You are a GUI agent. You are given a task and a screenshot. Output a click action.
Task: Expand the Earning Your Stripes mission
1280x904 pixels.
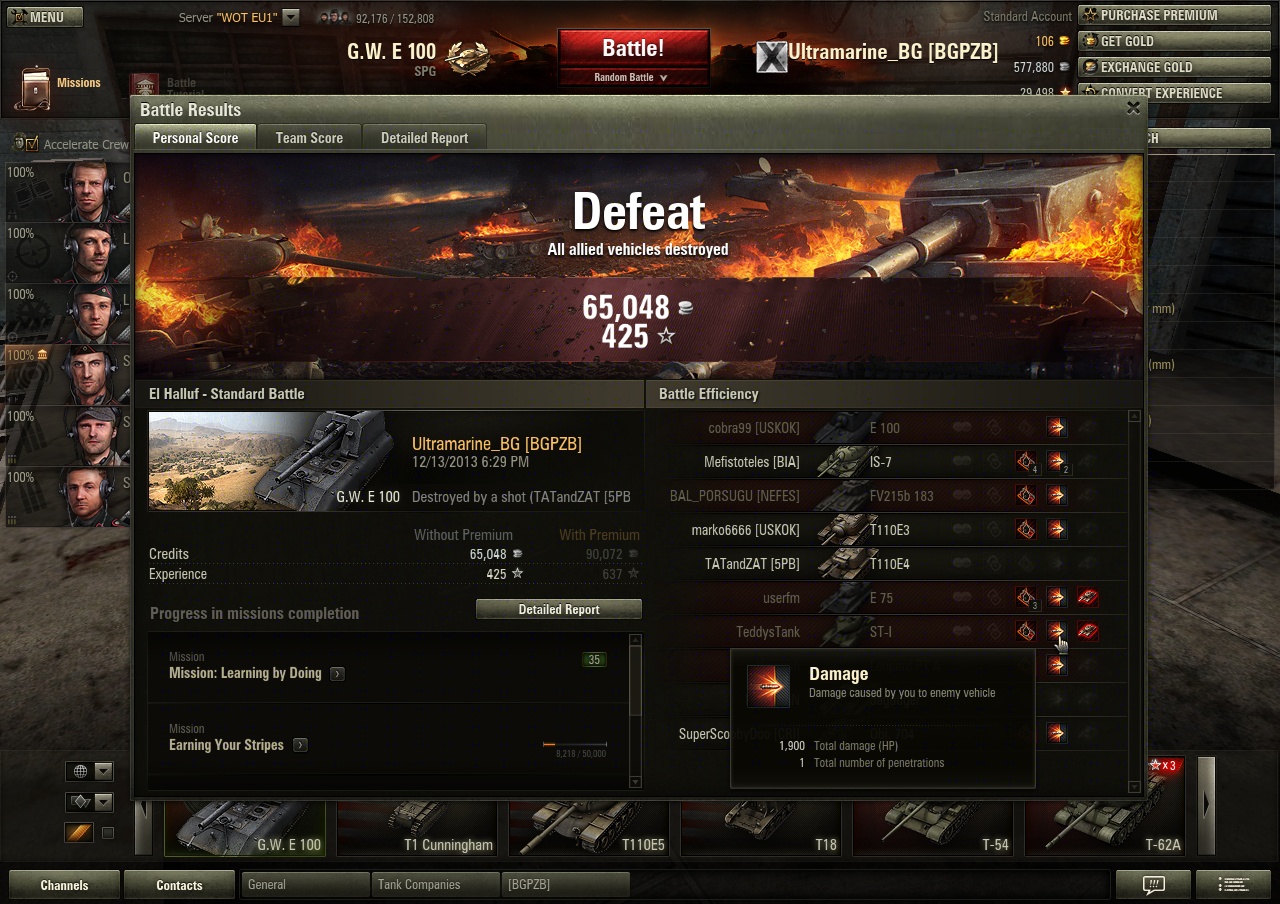point(300,745)
